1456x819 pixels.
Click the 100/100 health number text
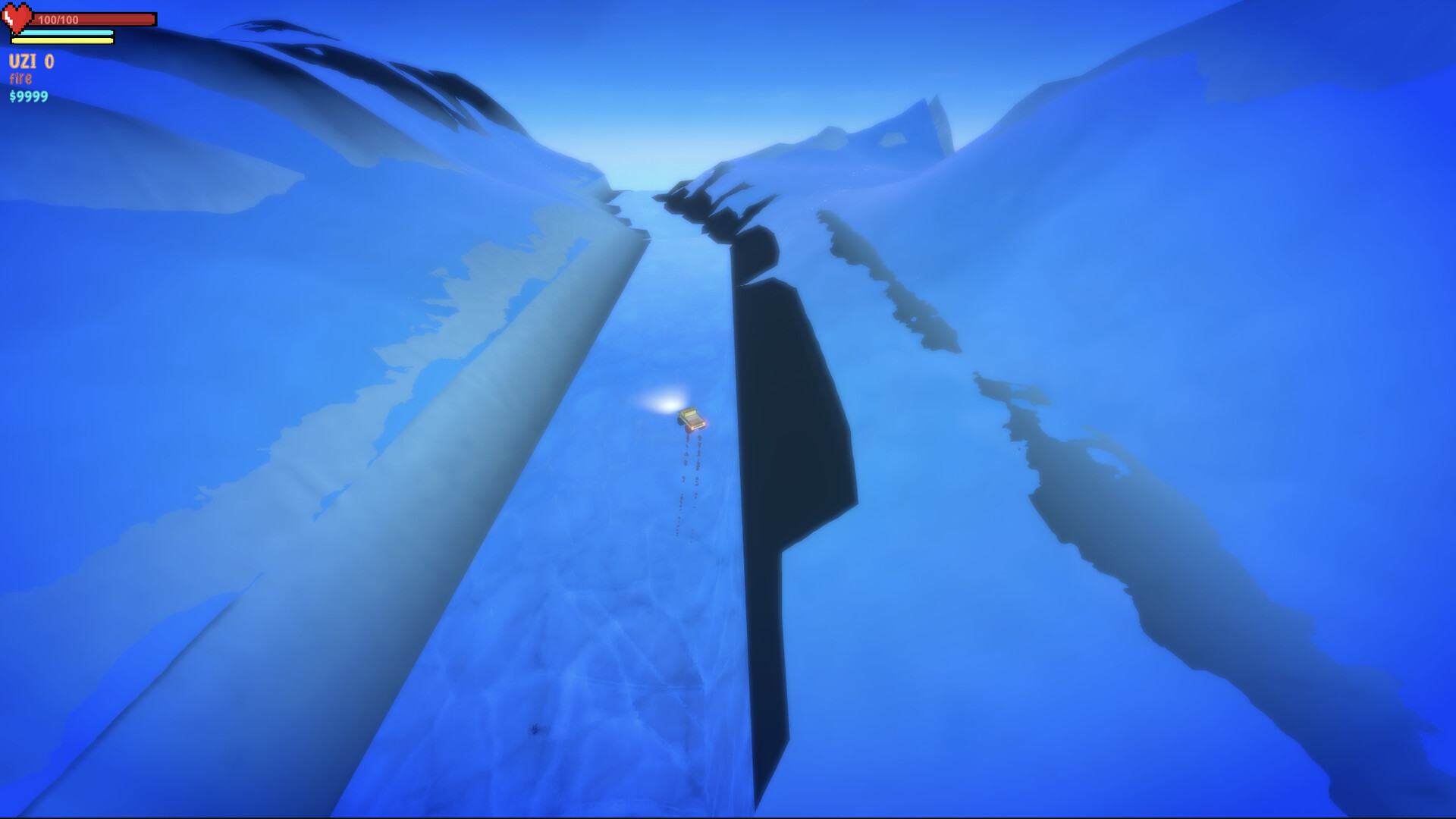57,19
